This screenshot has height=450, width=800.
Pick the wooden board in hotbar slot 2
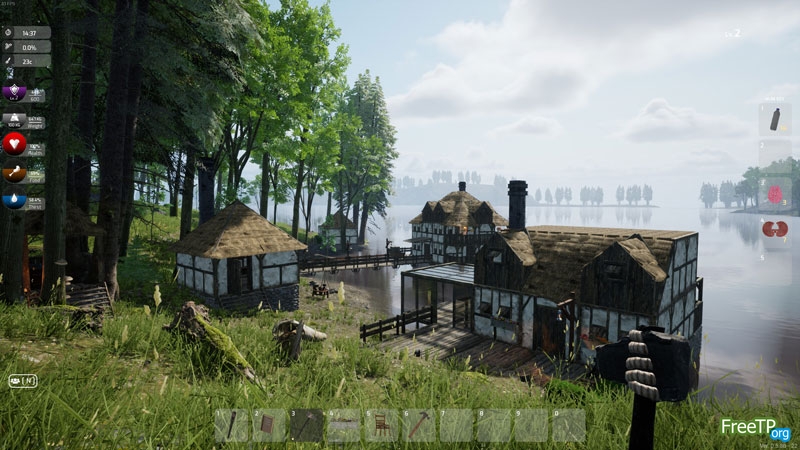pyautogui.click(x=268, y=426)
